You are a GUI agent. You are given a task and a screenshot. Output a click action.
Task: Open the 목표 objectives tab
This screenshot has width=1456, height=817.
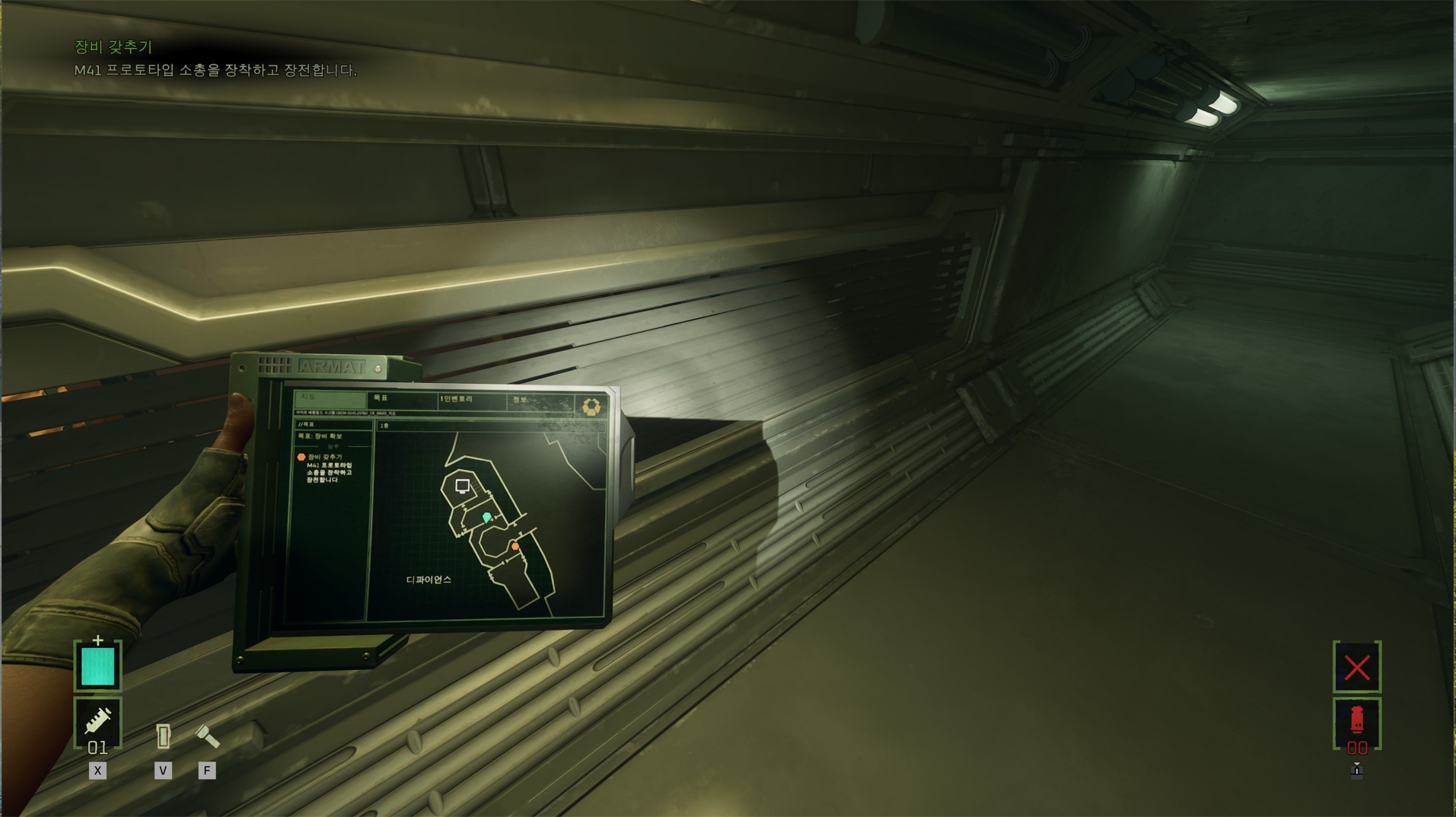pyautogui.click(x=402, y=399)
